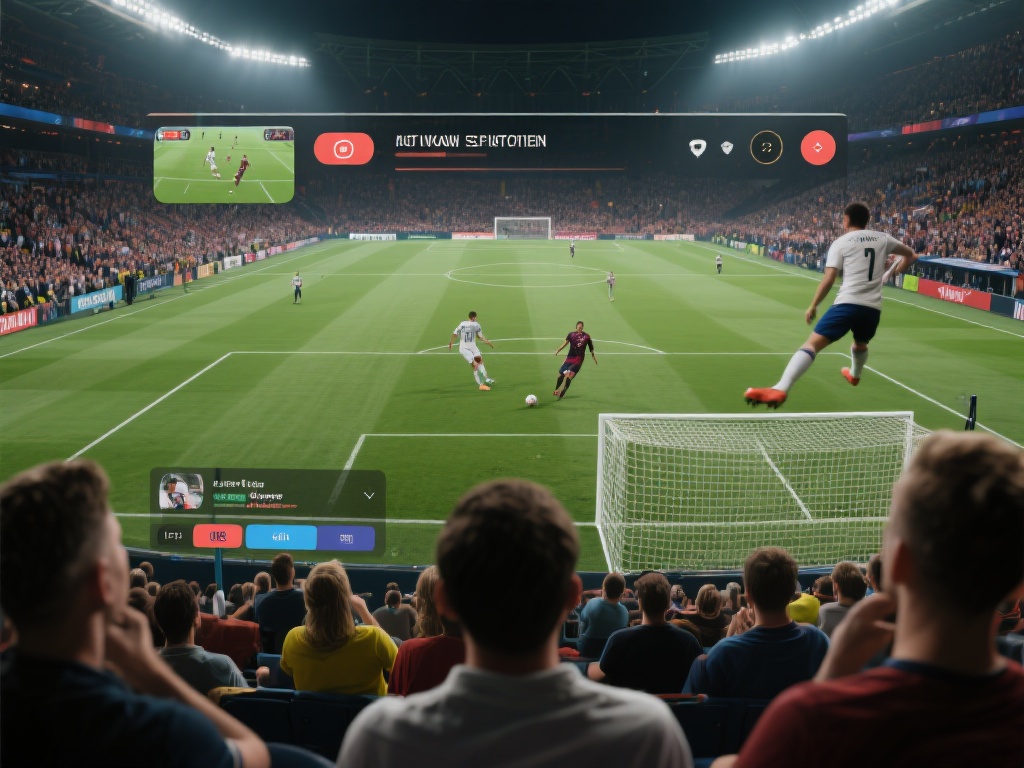This screenshot has width=1024, height=768.
Task: Click the purple button on the player card
Action: 346,537
